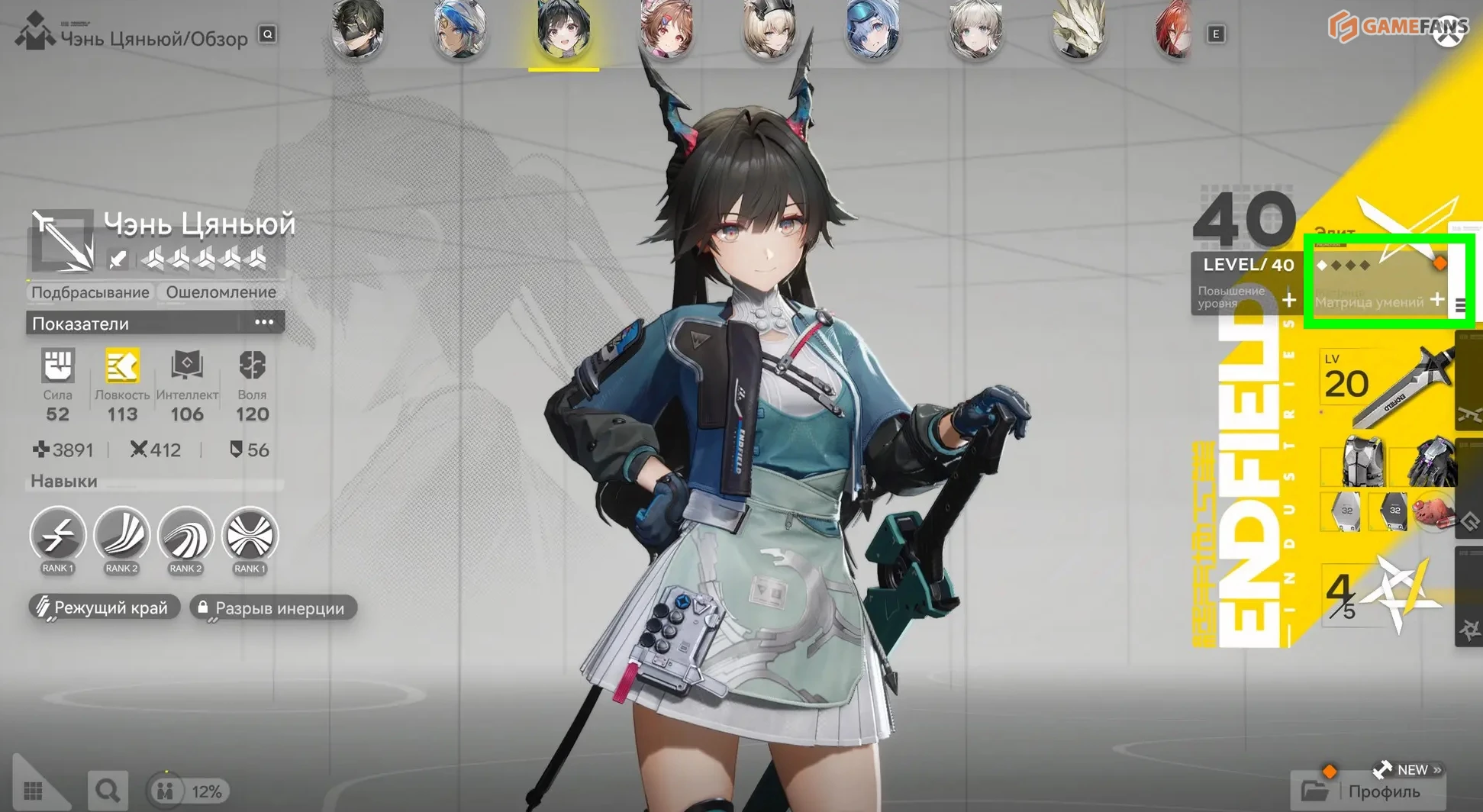Choose the red-haired character portrait

click(x=1173, y=31)
